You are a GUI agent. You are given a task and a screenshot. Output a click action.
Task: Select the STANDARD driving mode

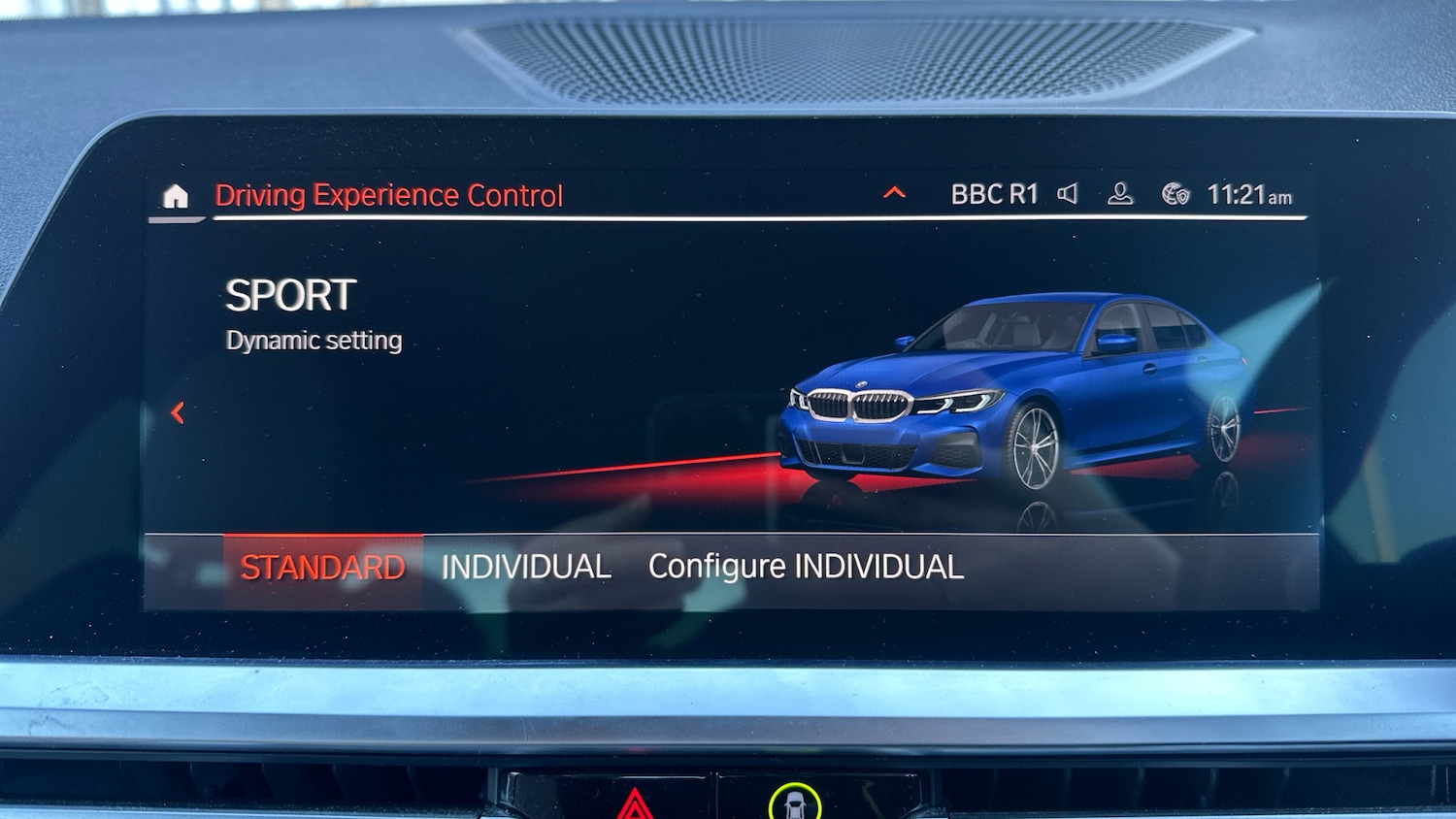coord(323,566)
